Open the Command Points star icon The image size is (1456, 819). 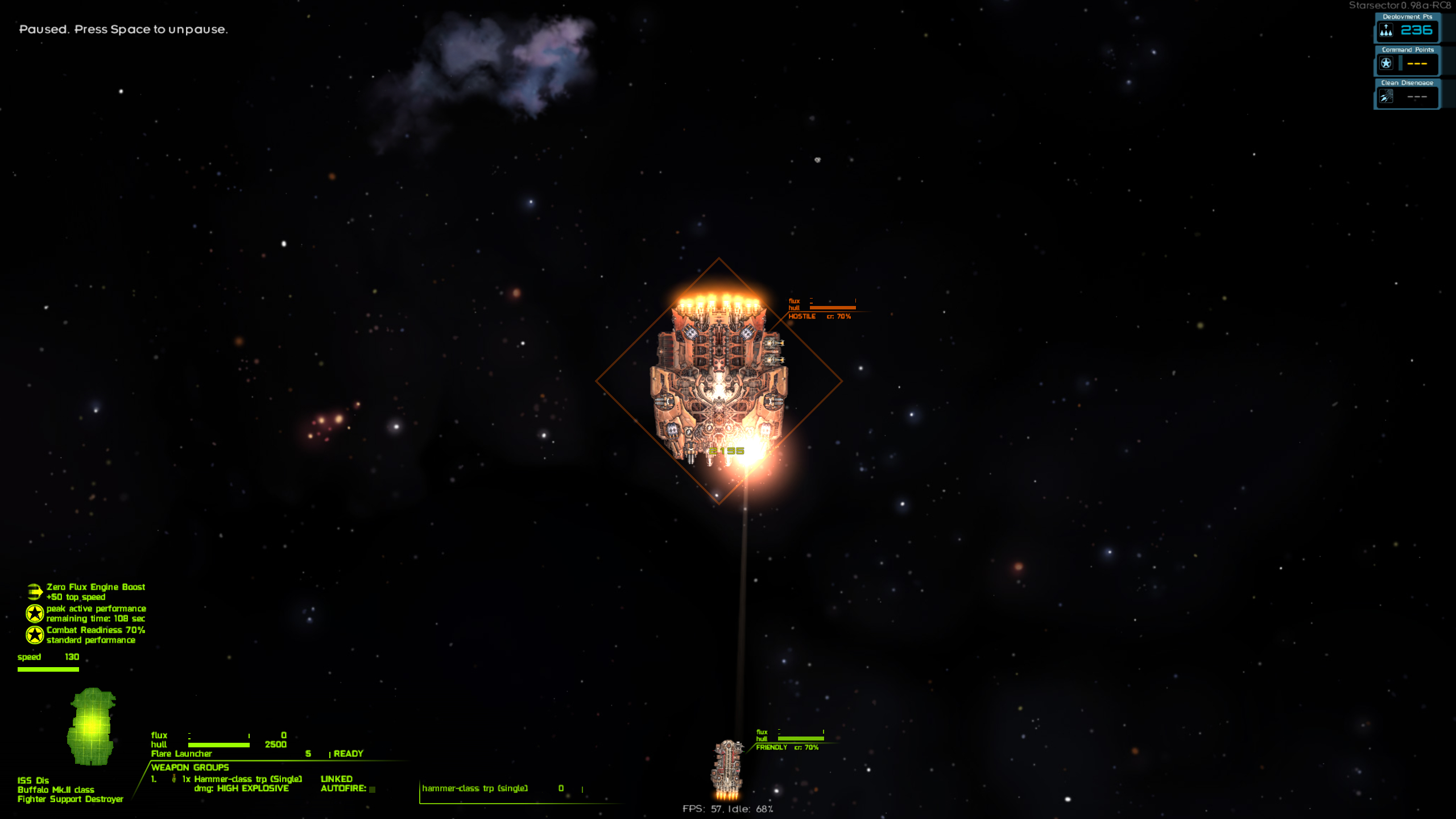click(x=1386, y=63)
